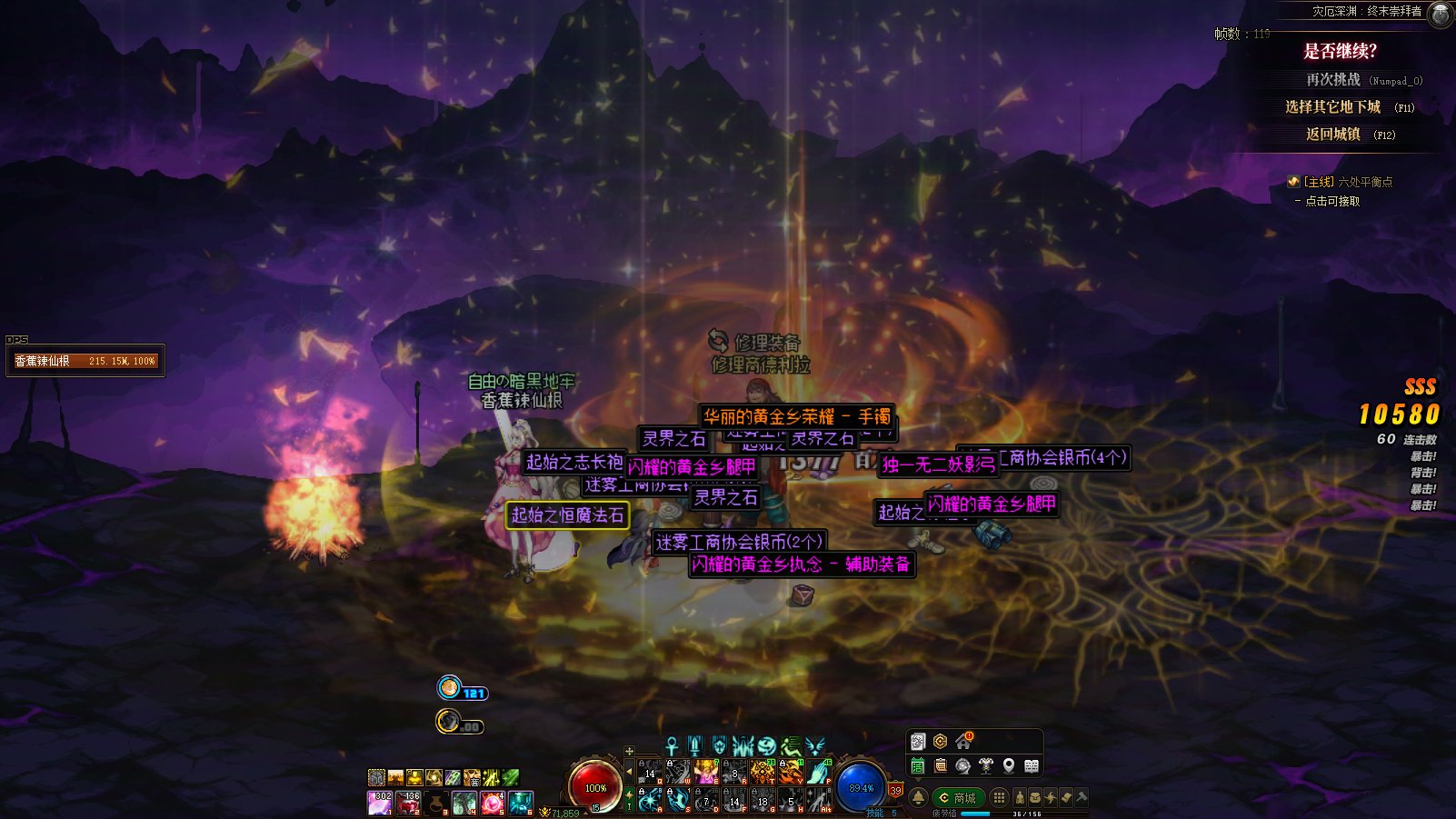Click the 香蕉辣仙根 DPS meter row
1456x819 pixels.
click(x=85, y=361)
